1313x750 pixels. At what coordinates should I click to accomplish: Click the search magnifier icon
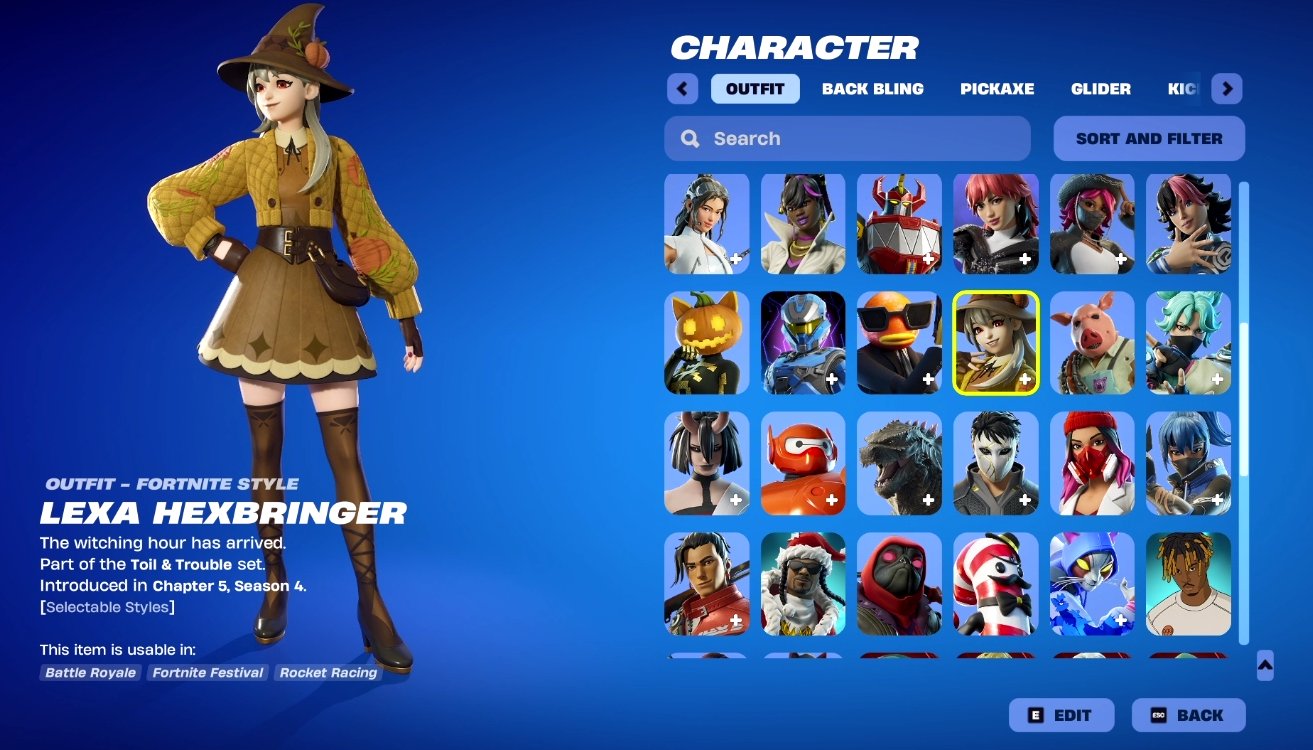[690, 138]
